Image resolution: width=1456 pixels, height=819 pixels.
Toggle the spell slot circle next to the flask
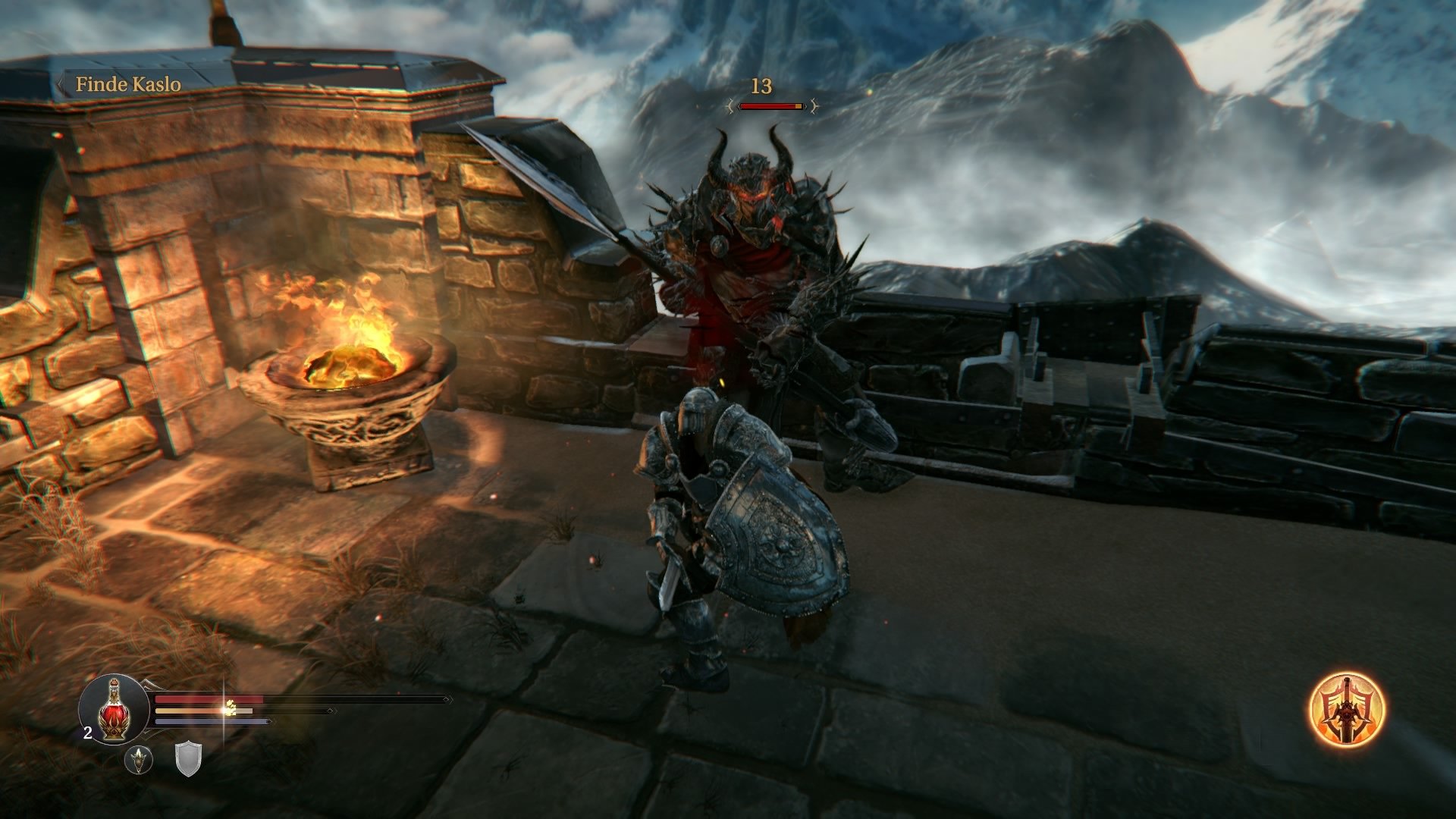[x=139, y=761]
